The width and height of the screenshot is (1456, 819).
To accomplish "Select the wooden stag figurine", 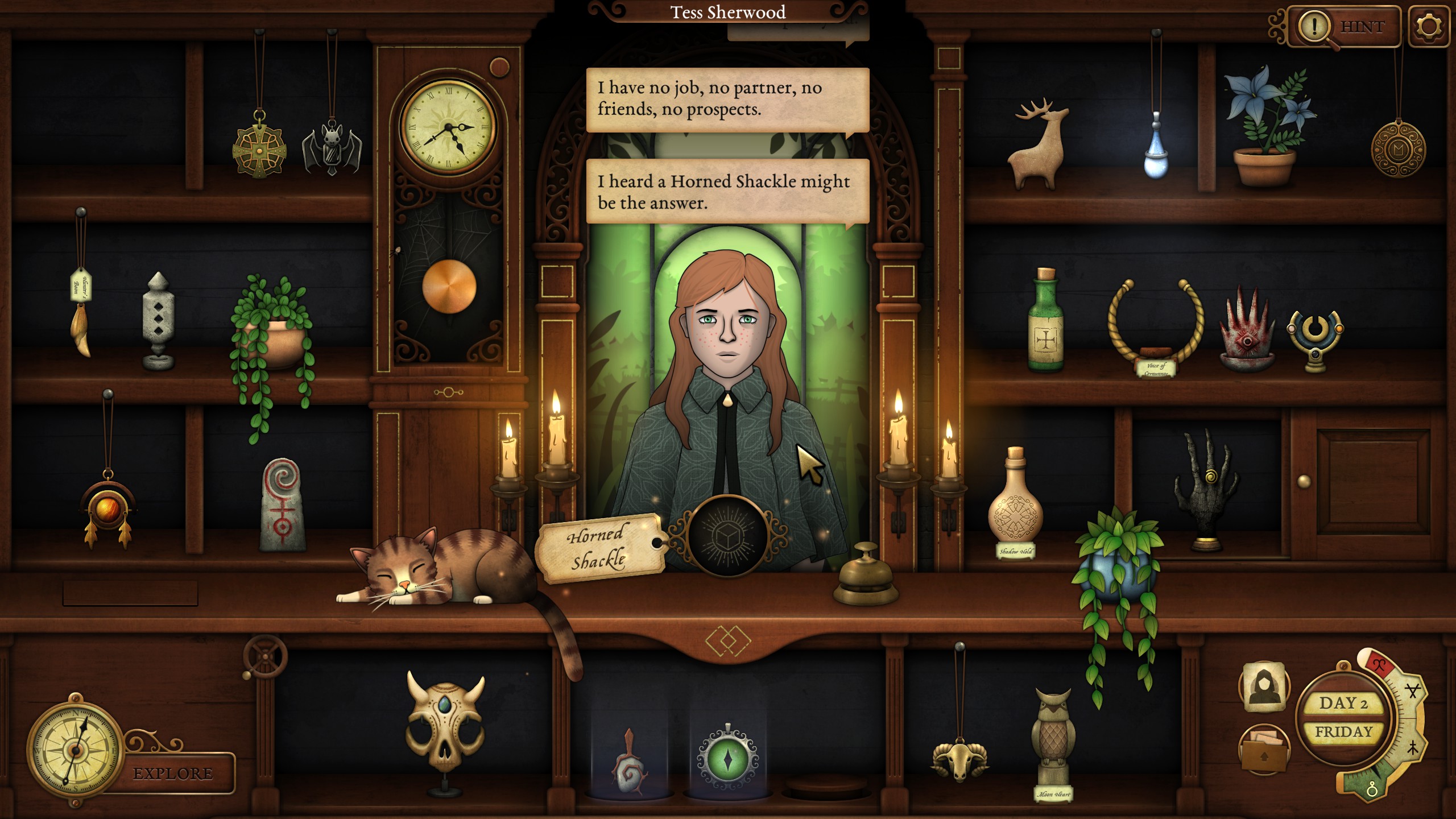I will [x=1036, y=145].
